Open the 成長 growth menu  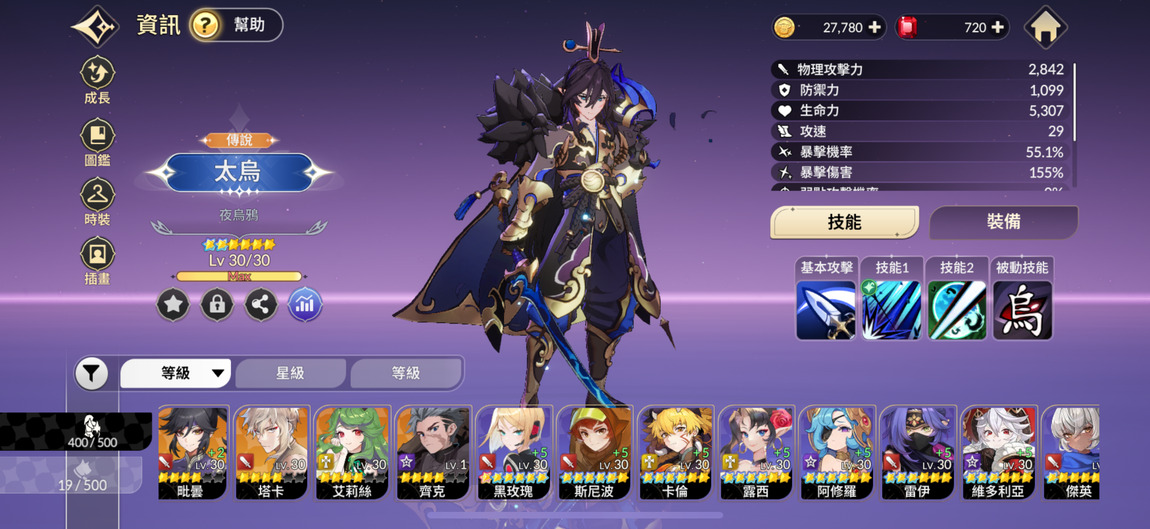click(97, 80)
